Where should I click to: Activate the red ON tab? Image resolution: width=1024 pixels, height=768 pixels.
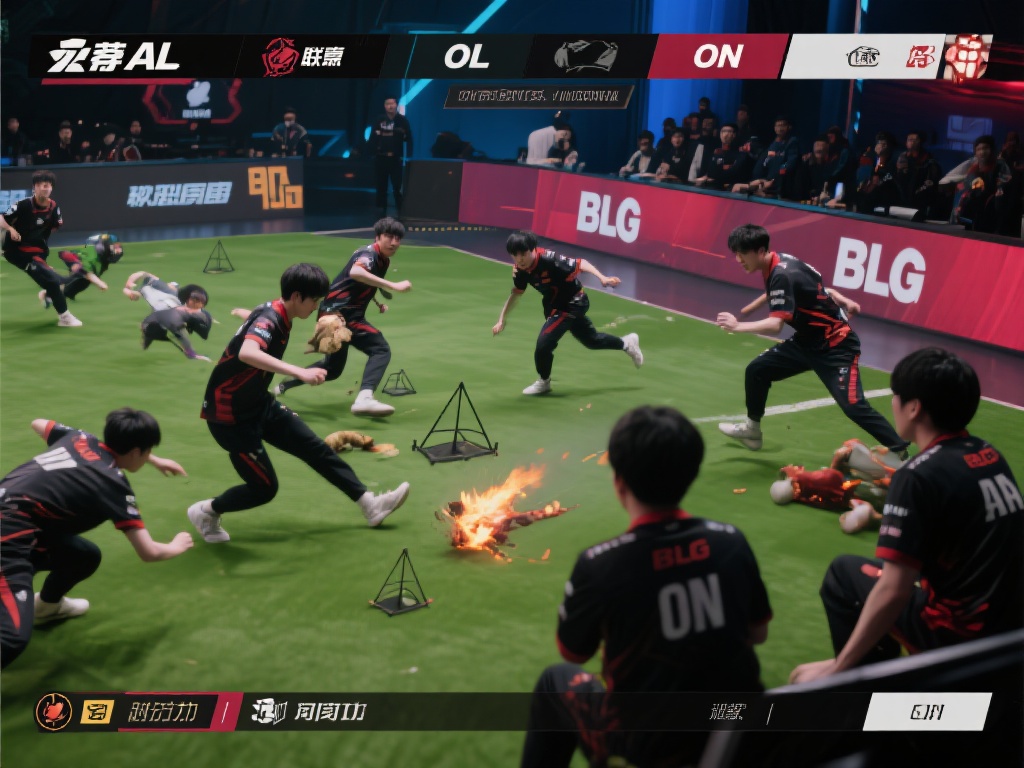click(717, 57)
